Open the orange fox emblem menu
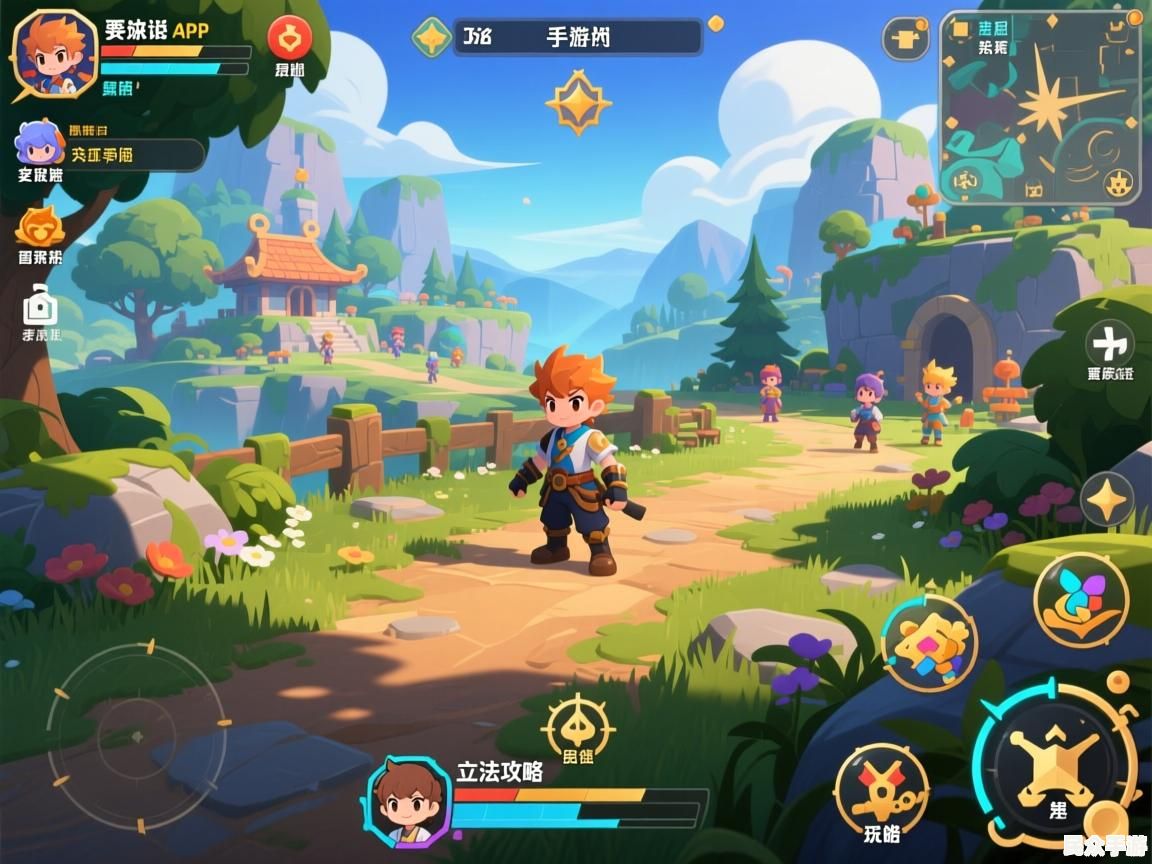Viewport: 1152px width, 864px height. [x=40, y=226]
